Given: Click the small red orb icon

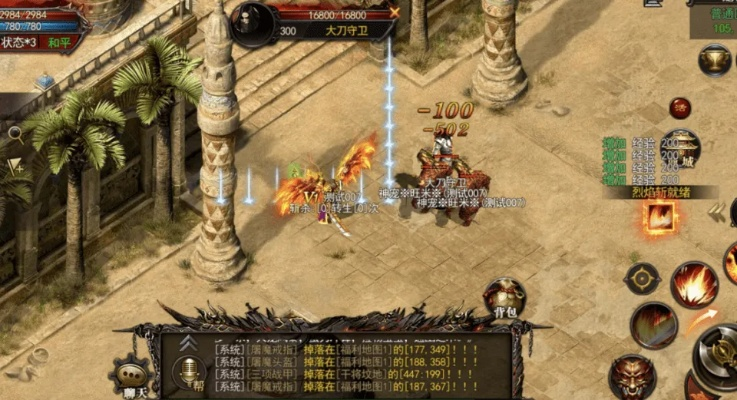Looking at the screenshot, I should point(680,107).
